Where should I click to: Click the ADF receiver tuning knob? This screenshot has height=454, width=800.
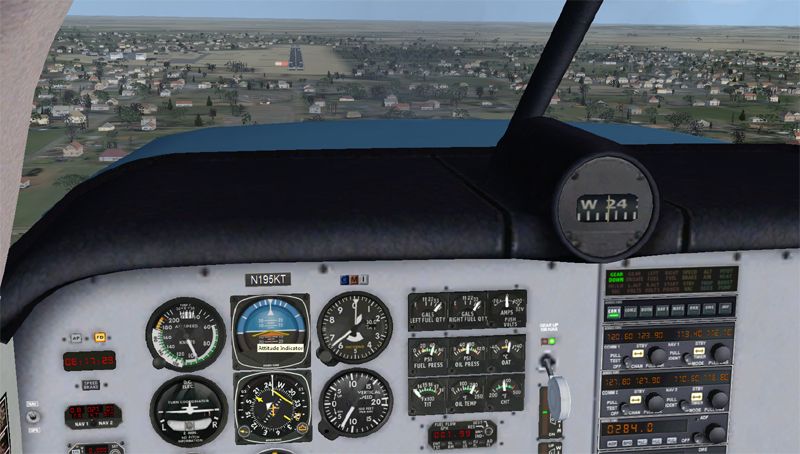click(713, 433)
